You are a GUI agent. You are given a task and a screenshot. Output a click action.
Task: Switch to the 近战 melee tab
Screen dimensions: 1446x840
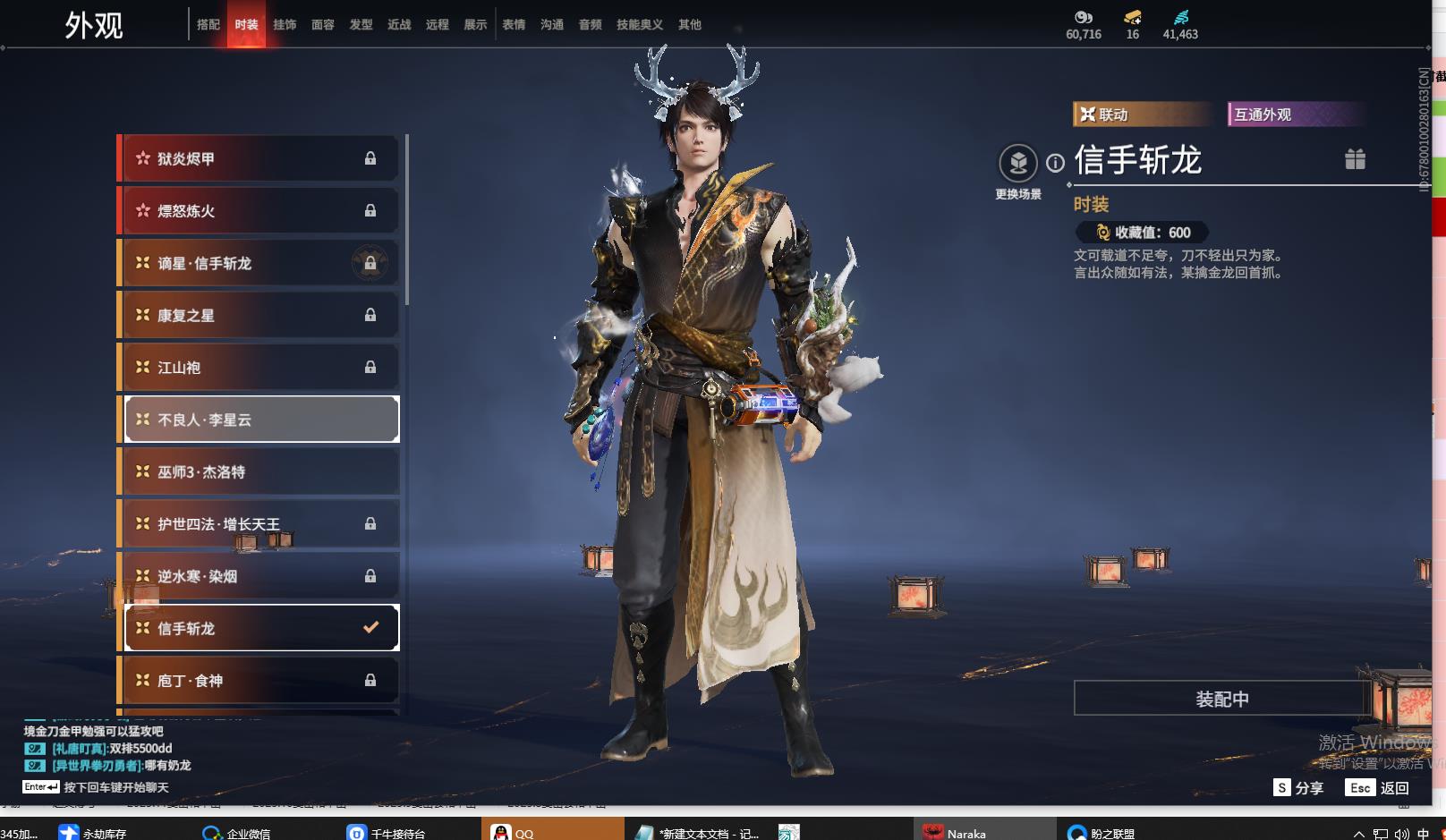pyautogui.click(x=399, y=25)
